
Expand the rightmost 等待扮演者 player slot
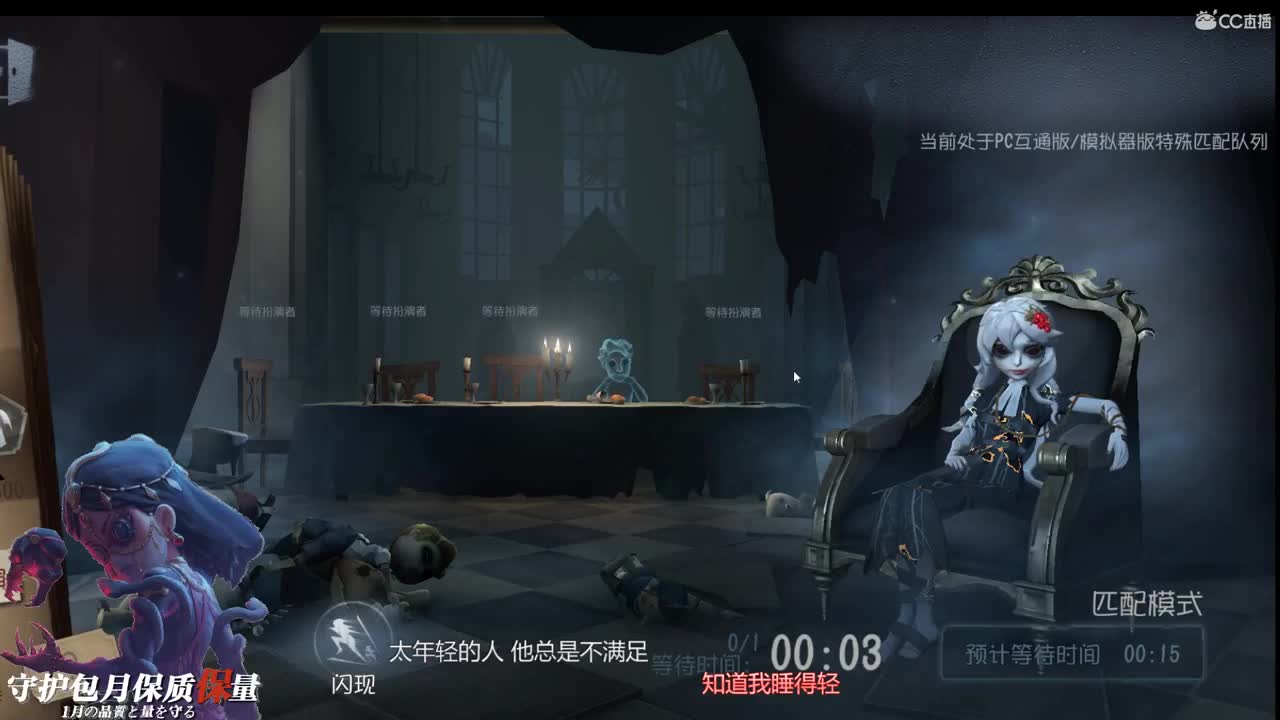pos(733,311)
